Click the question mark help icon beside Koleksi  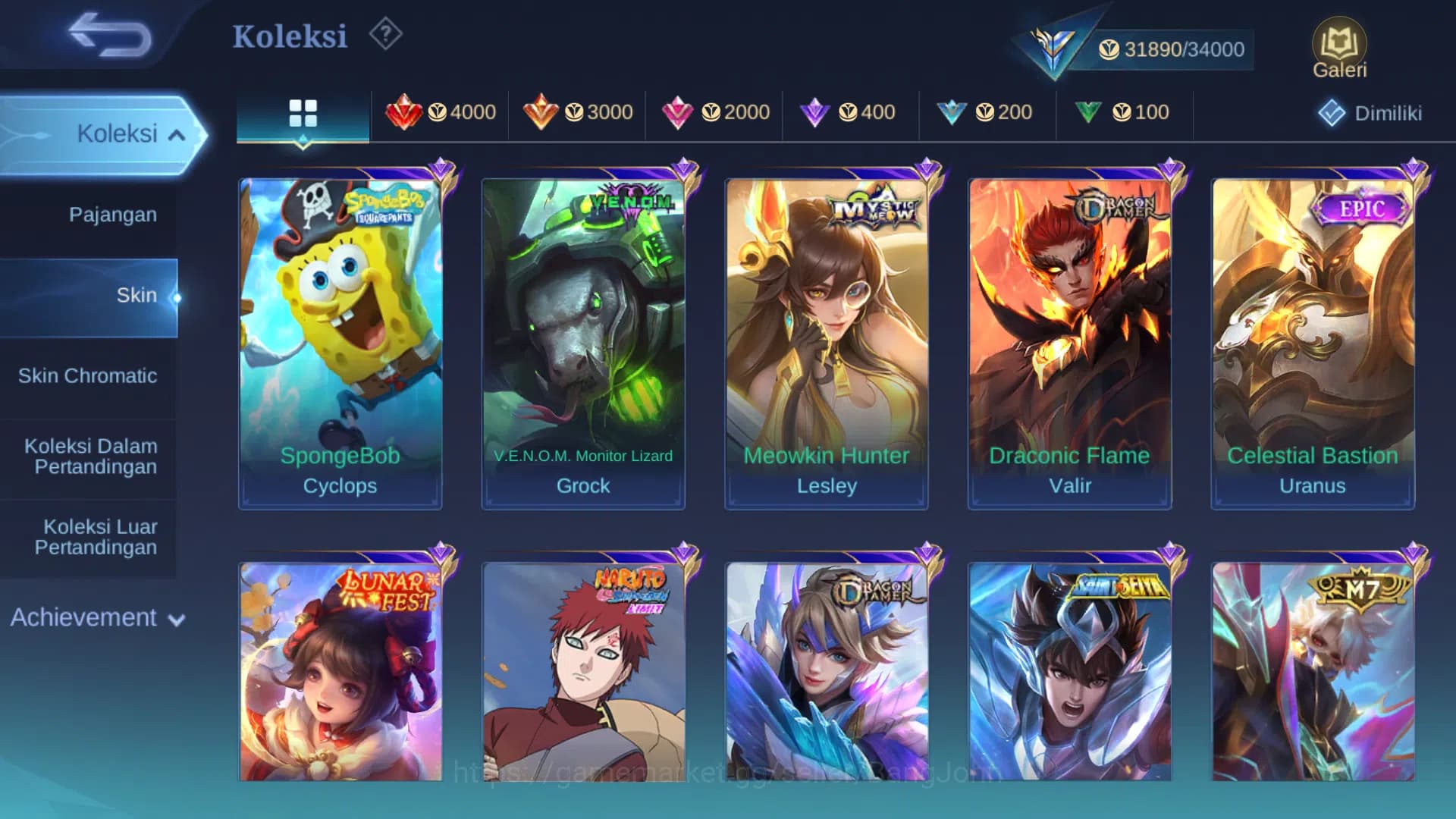pyautogui.click(x=385, y=35)
